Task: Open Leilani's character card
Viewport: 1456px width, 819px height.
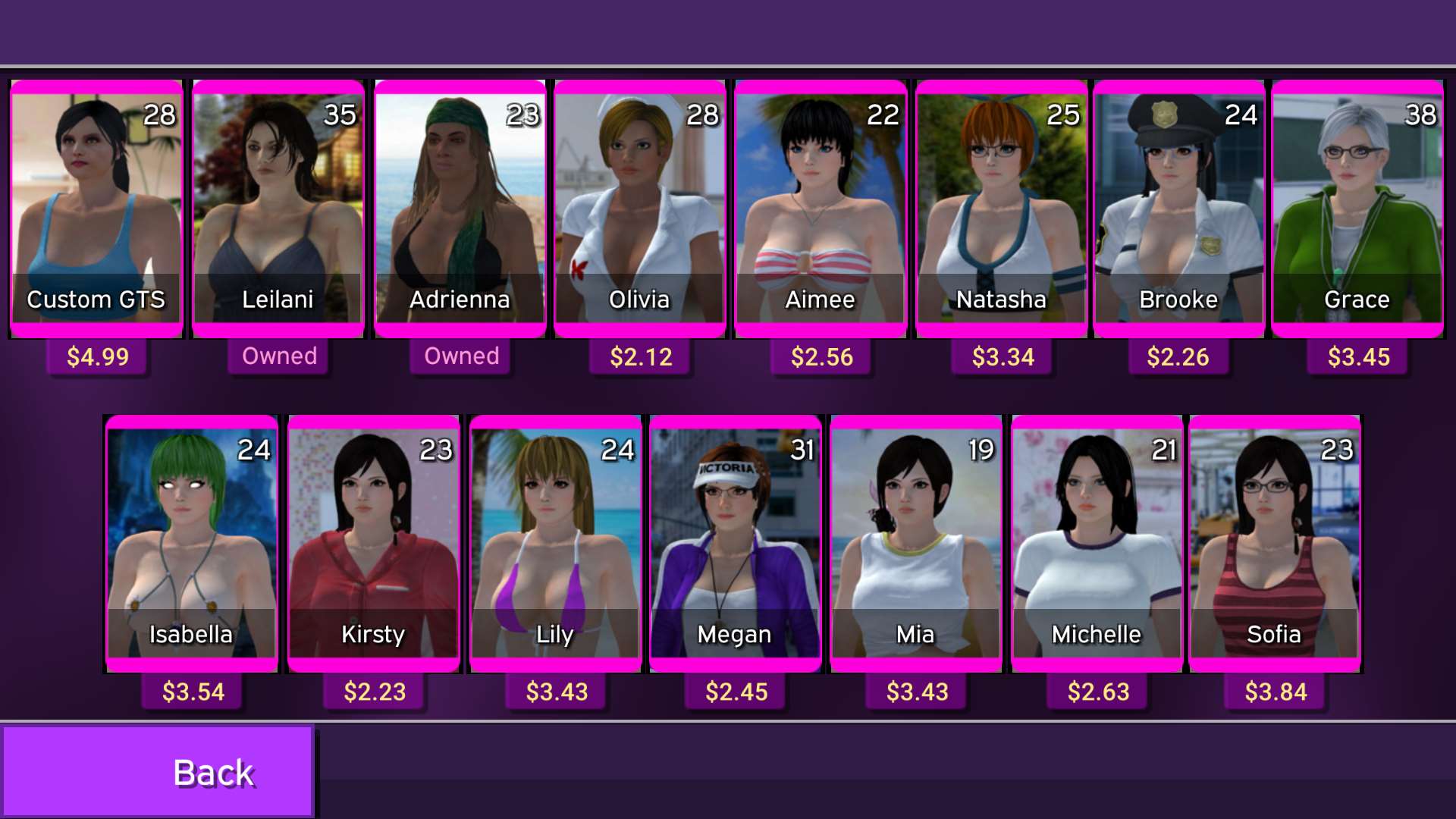Action: point(278,205)
